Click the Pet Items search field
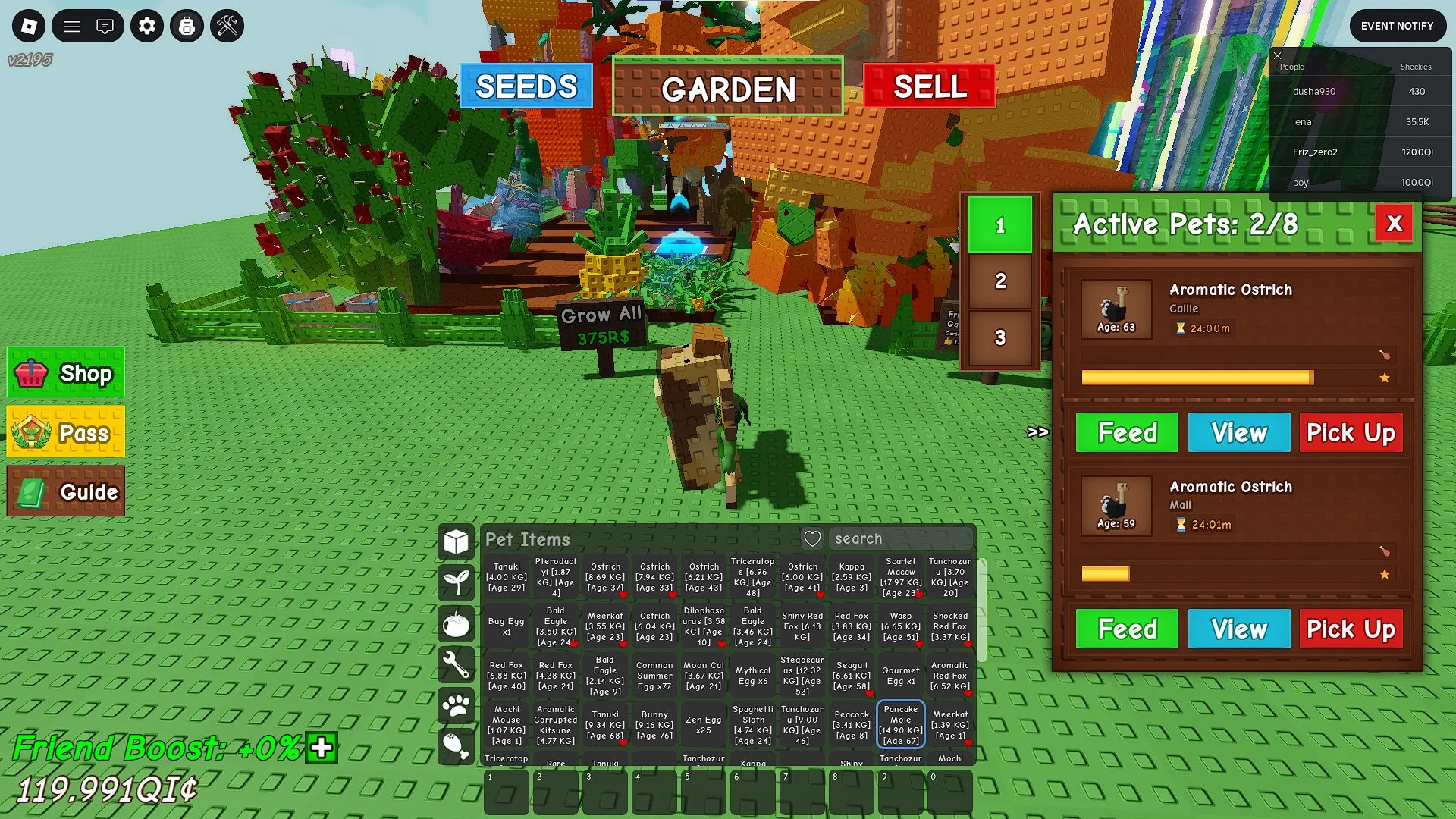Viewport: 1456px width, 819px height. (902, 538)
